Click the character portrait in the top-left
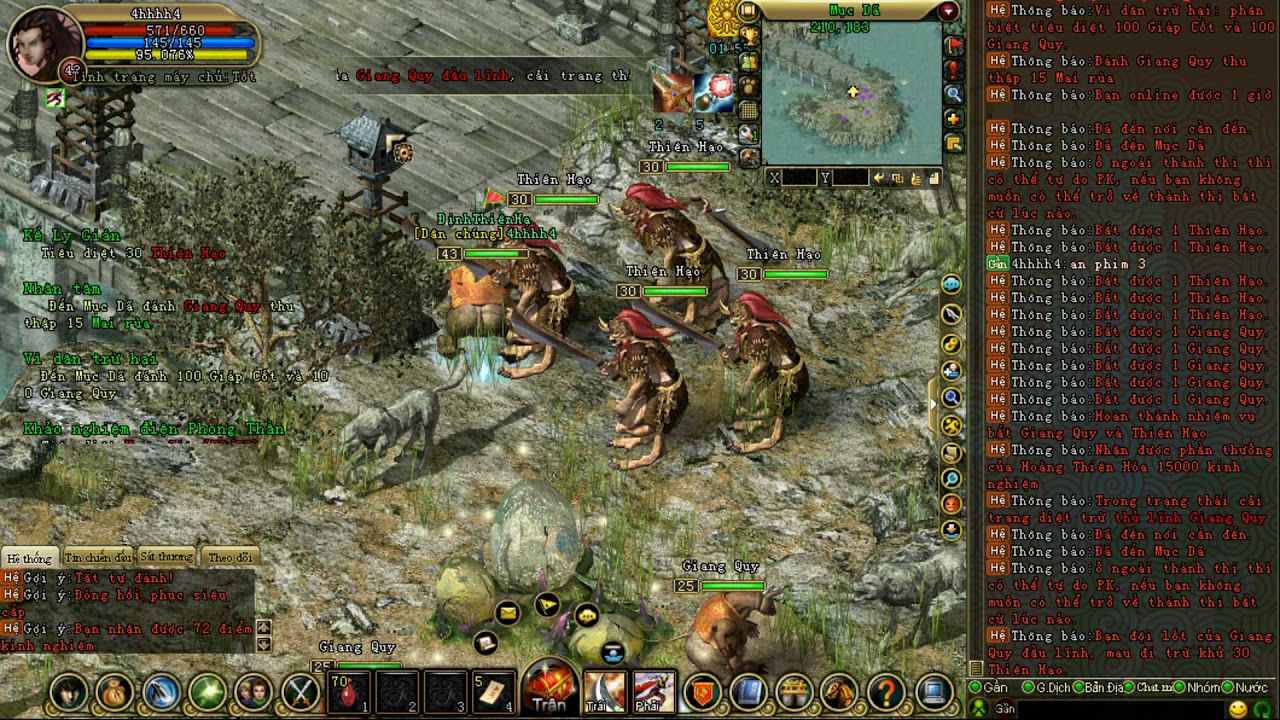Viewport: 1280px width, 720px height. click(44, 43)
